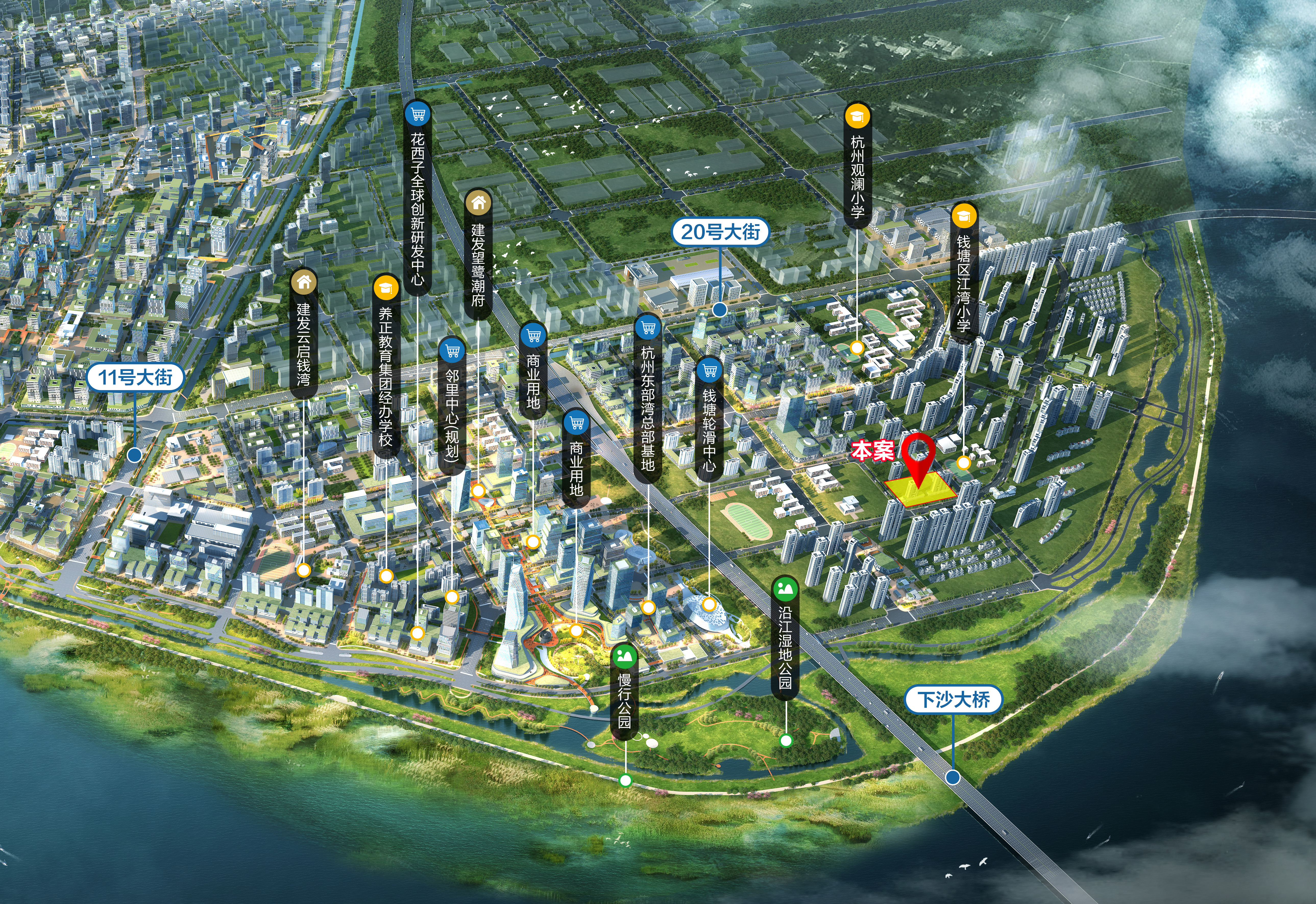Select the 钱塘区江湾小学 school marker
The image size is (1316, 904).
click(964, 272)
